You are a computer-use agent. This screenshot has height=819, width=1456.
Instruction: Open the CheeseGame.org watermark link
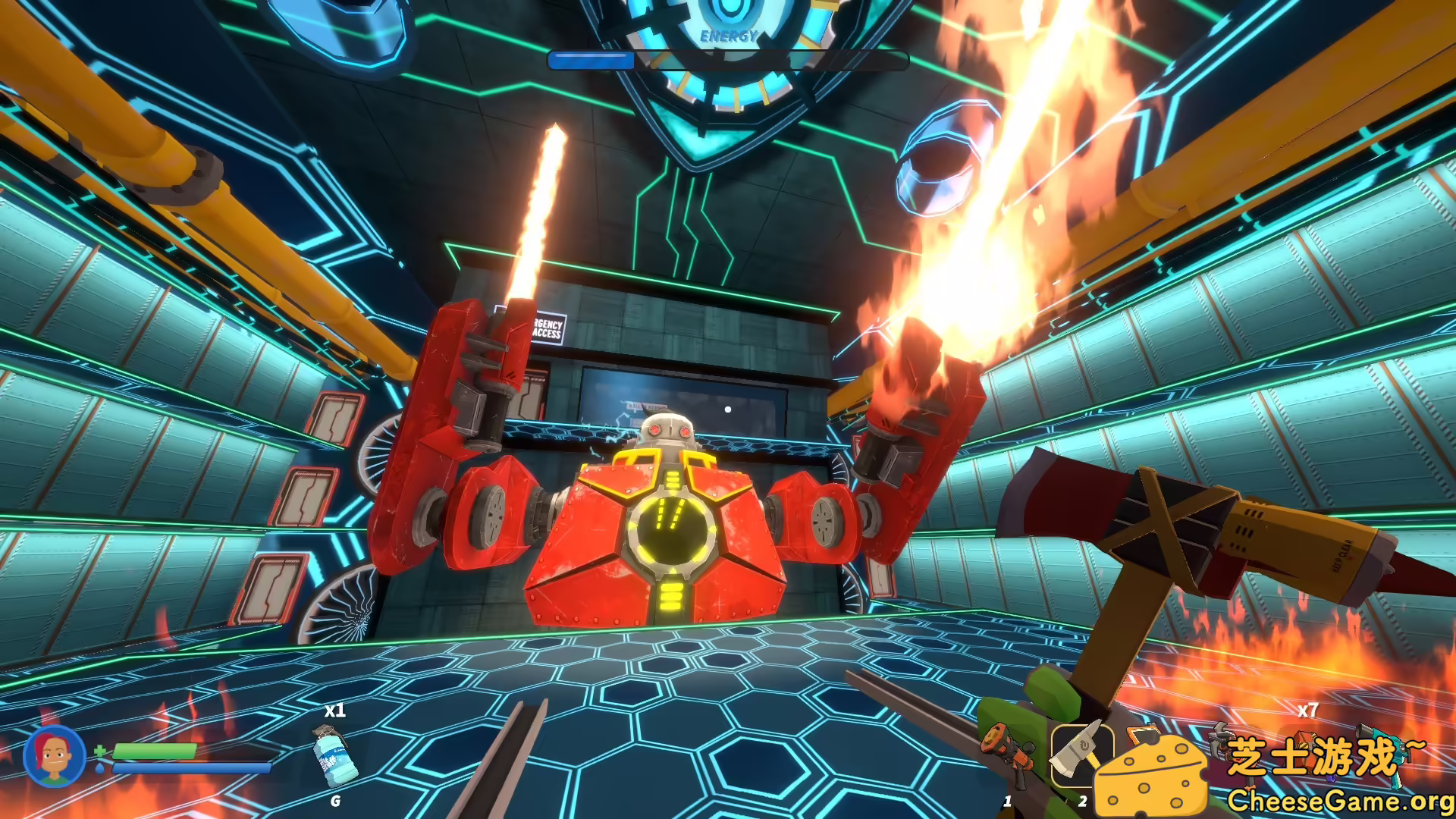coord(1340,800)
